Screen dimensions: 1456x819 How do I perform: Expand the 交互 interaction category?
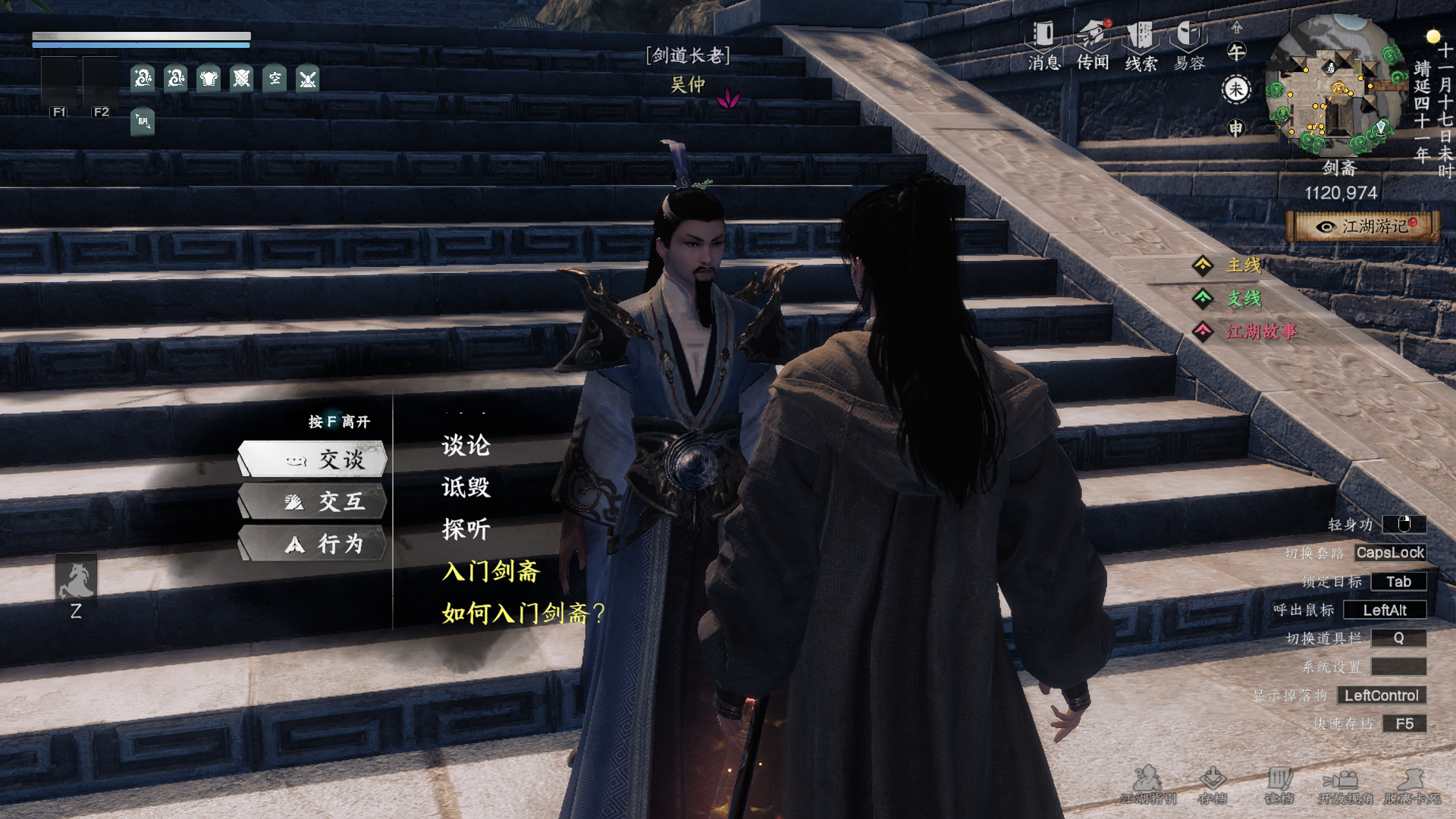tap(312, 500)
